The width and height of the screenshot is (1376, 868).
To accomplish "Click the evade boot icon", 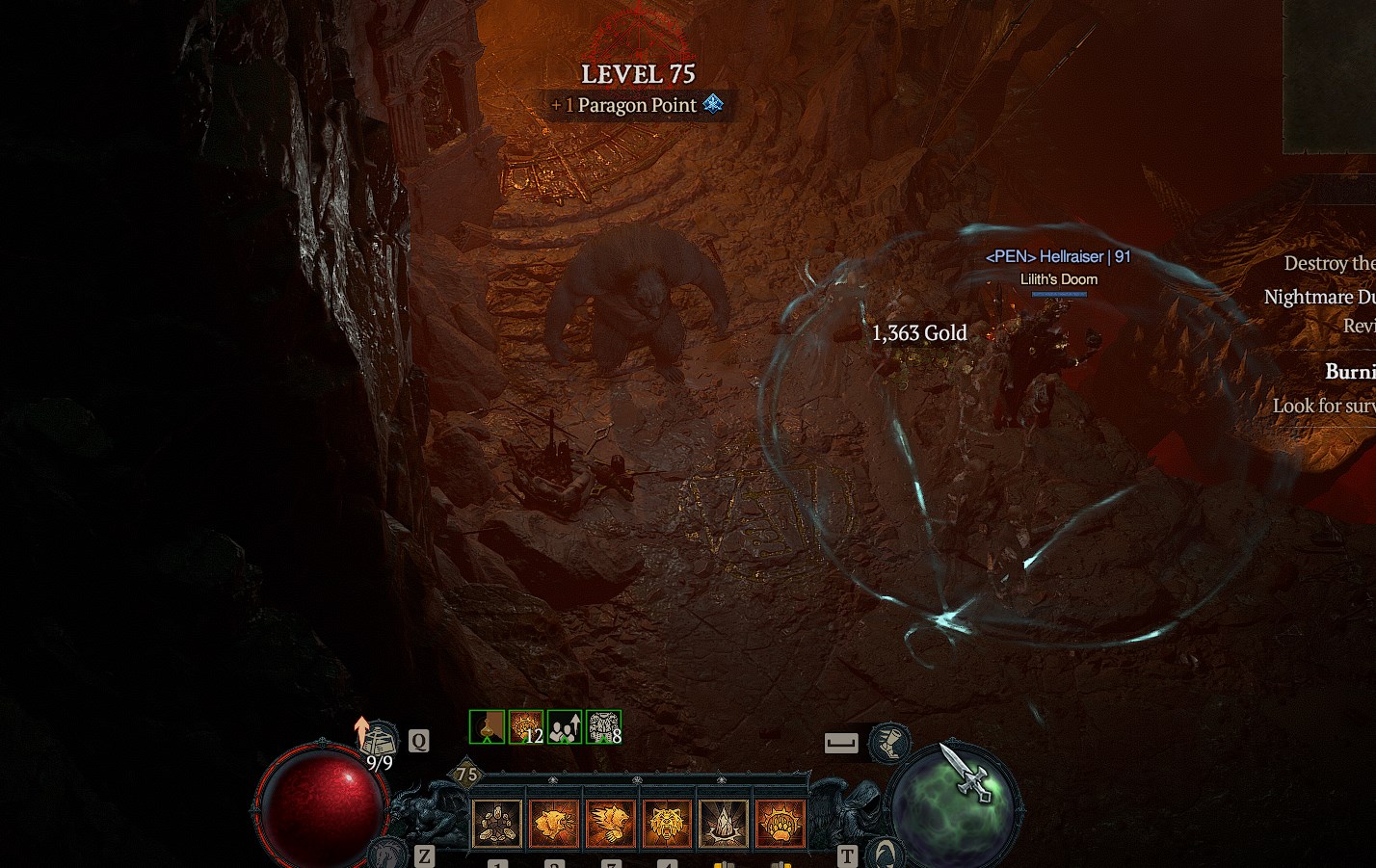I will (x=889, y=742).
